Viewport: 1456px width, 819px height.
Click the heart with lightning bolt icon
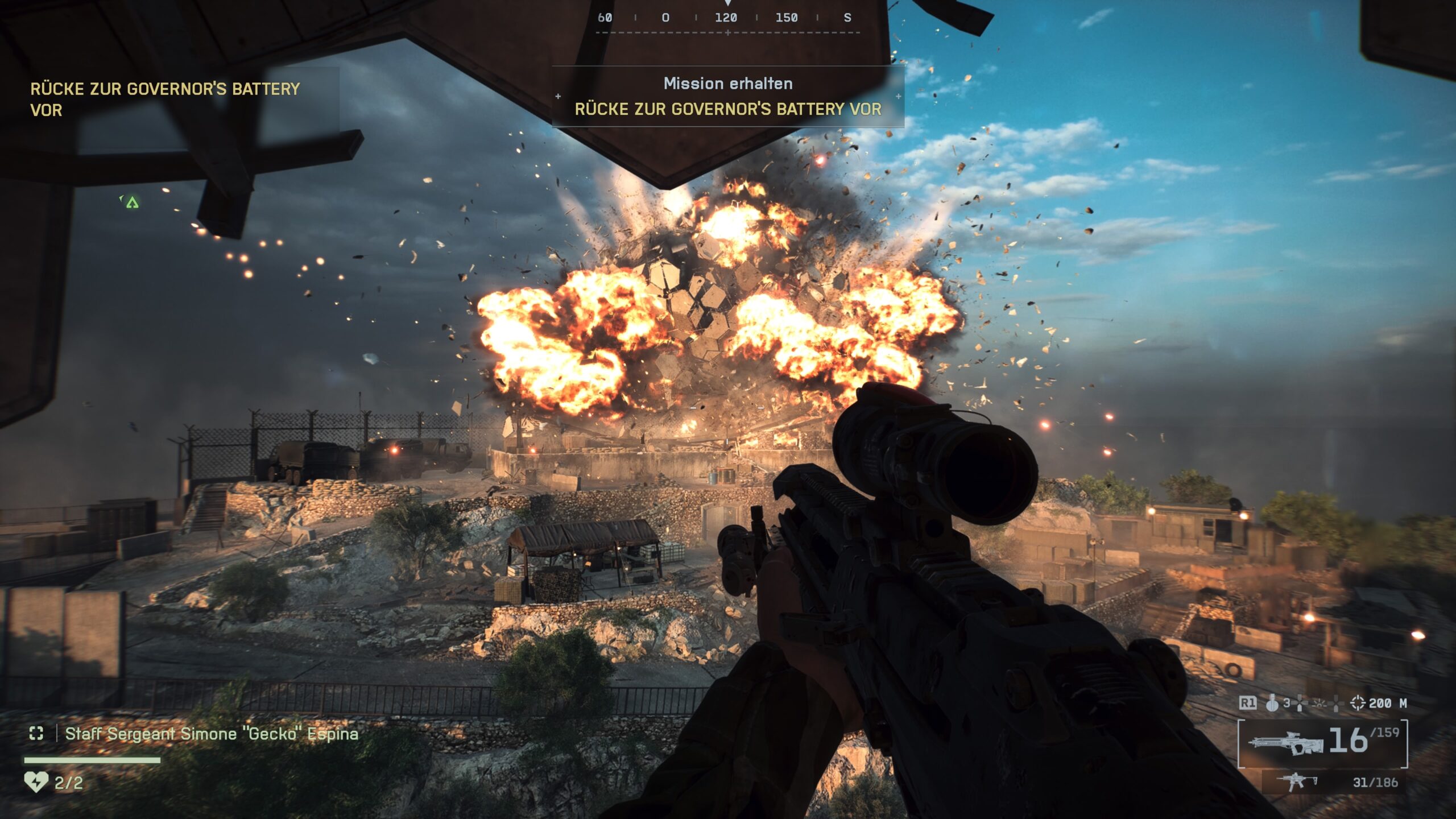36,782
